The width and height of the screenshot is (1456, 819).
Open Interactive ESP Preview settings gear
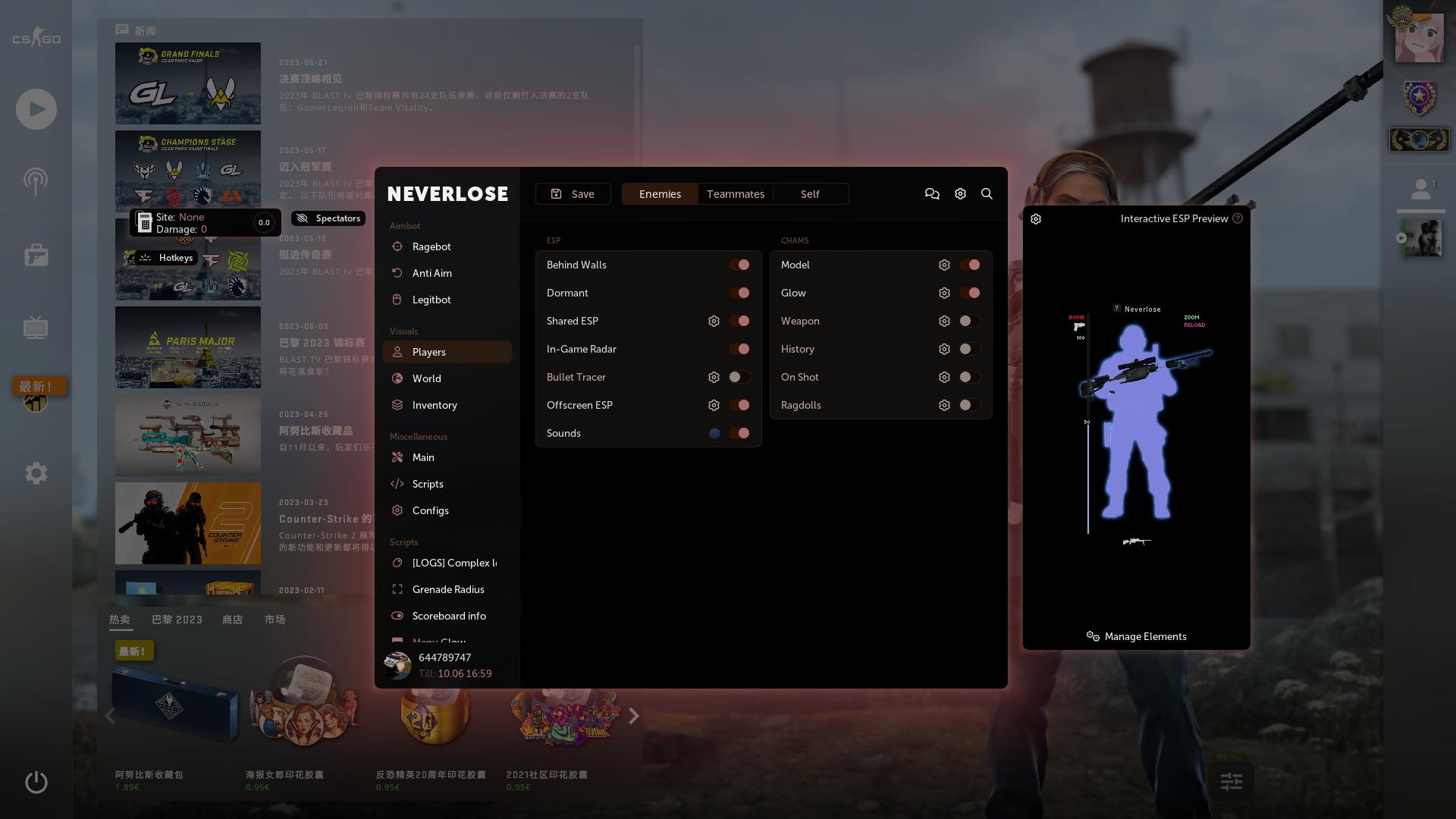tap(1036, 219)
